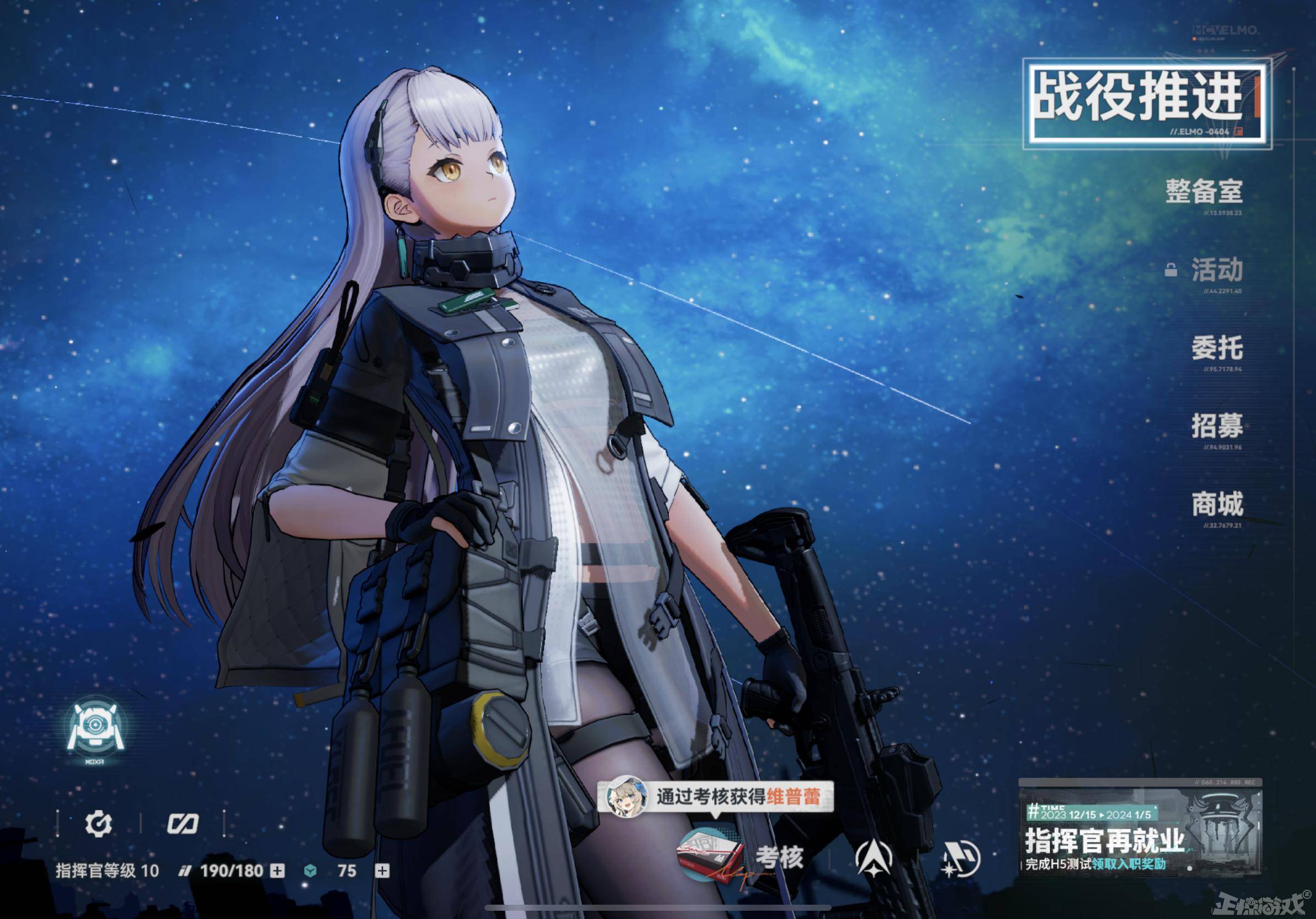Image resolution: width=1316 pixels, height=919 pixels.
Task: Tap the MOXA robot icon
Action: coord(95,729)
